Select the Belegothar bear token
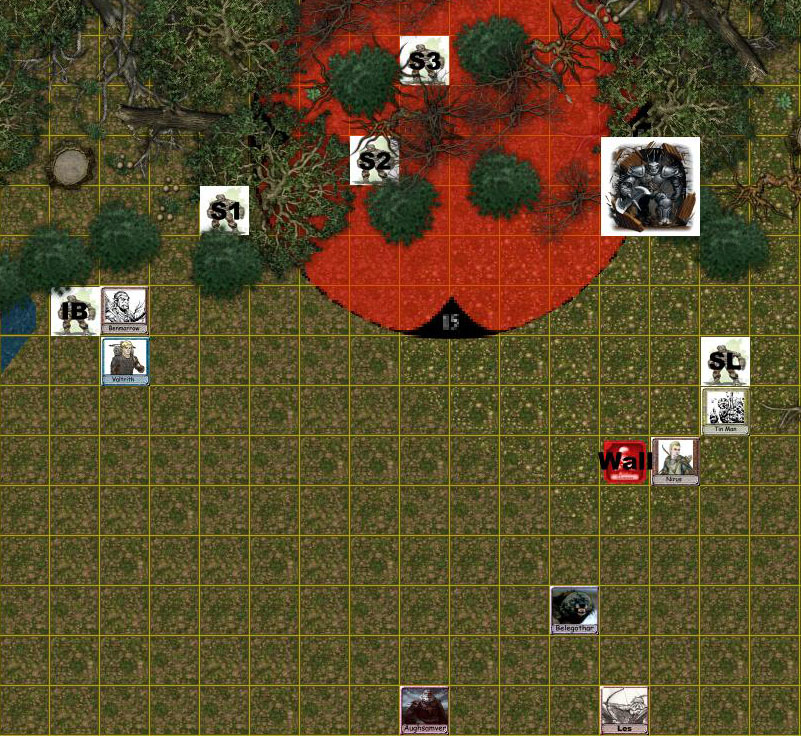The width and height of the screenshot is (801, 736). (x=574, y=610)
